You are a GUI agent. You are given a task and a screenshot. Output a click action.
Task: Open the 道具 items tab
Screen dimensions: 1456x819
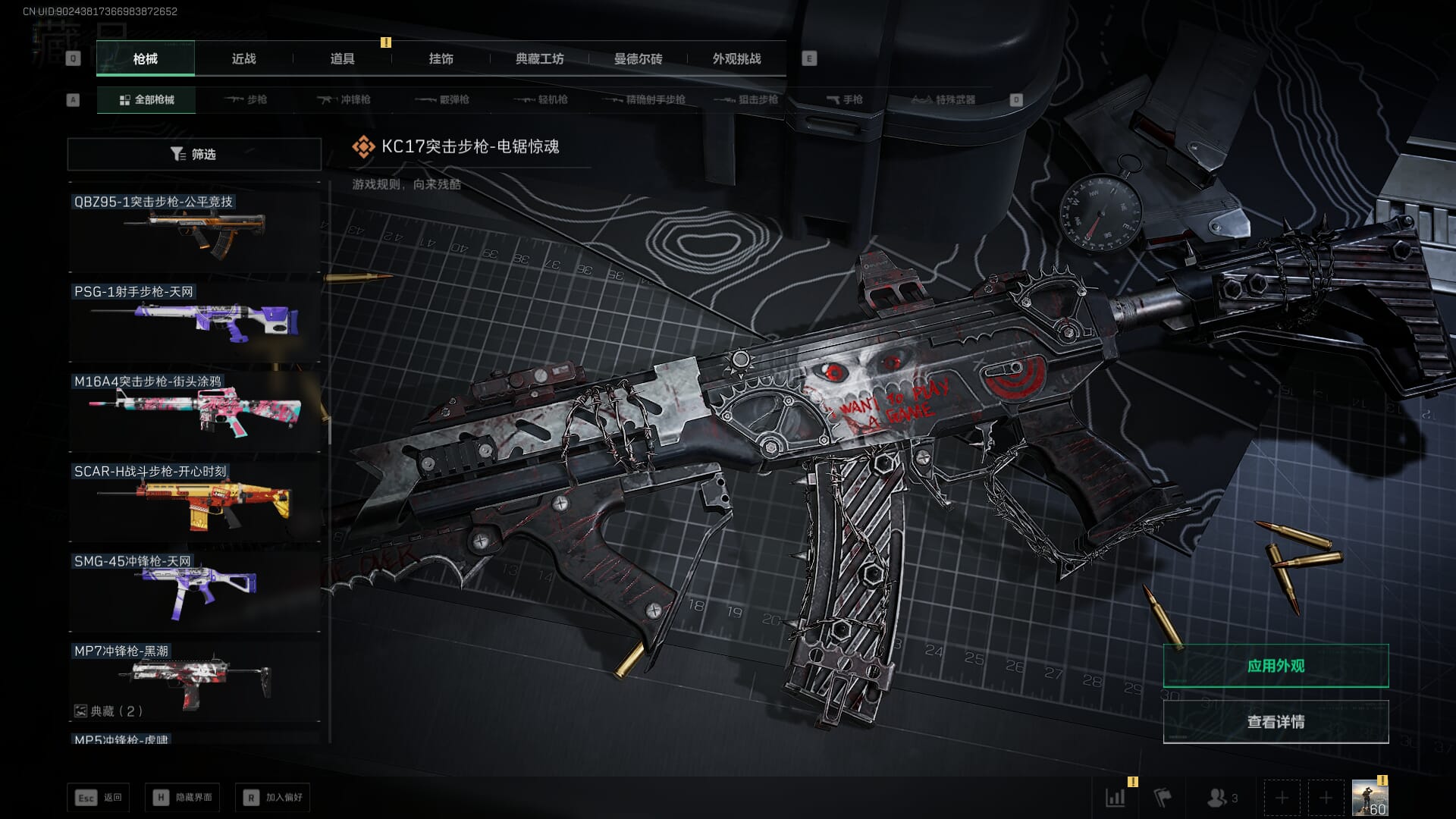click(342, 59)
